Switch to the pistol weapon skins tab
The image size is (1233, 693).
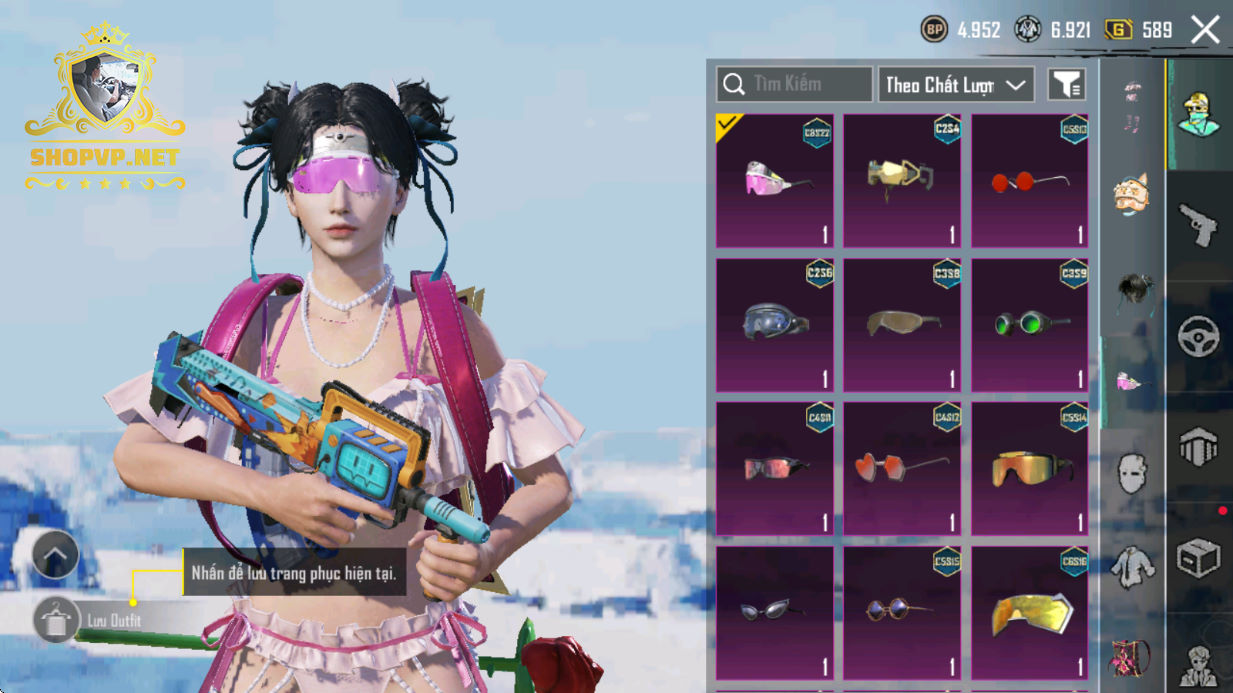1198,225
